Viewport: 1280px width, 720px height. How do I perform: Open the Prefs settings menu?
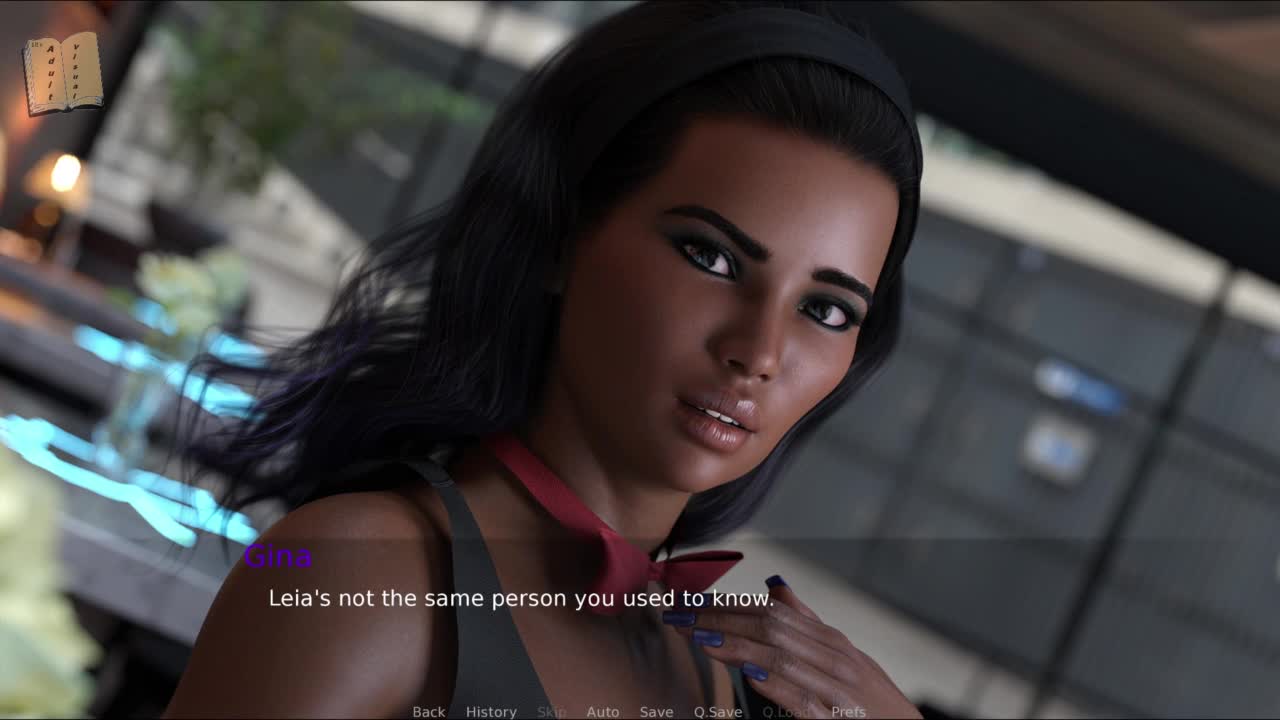(848, 711)
